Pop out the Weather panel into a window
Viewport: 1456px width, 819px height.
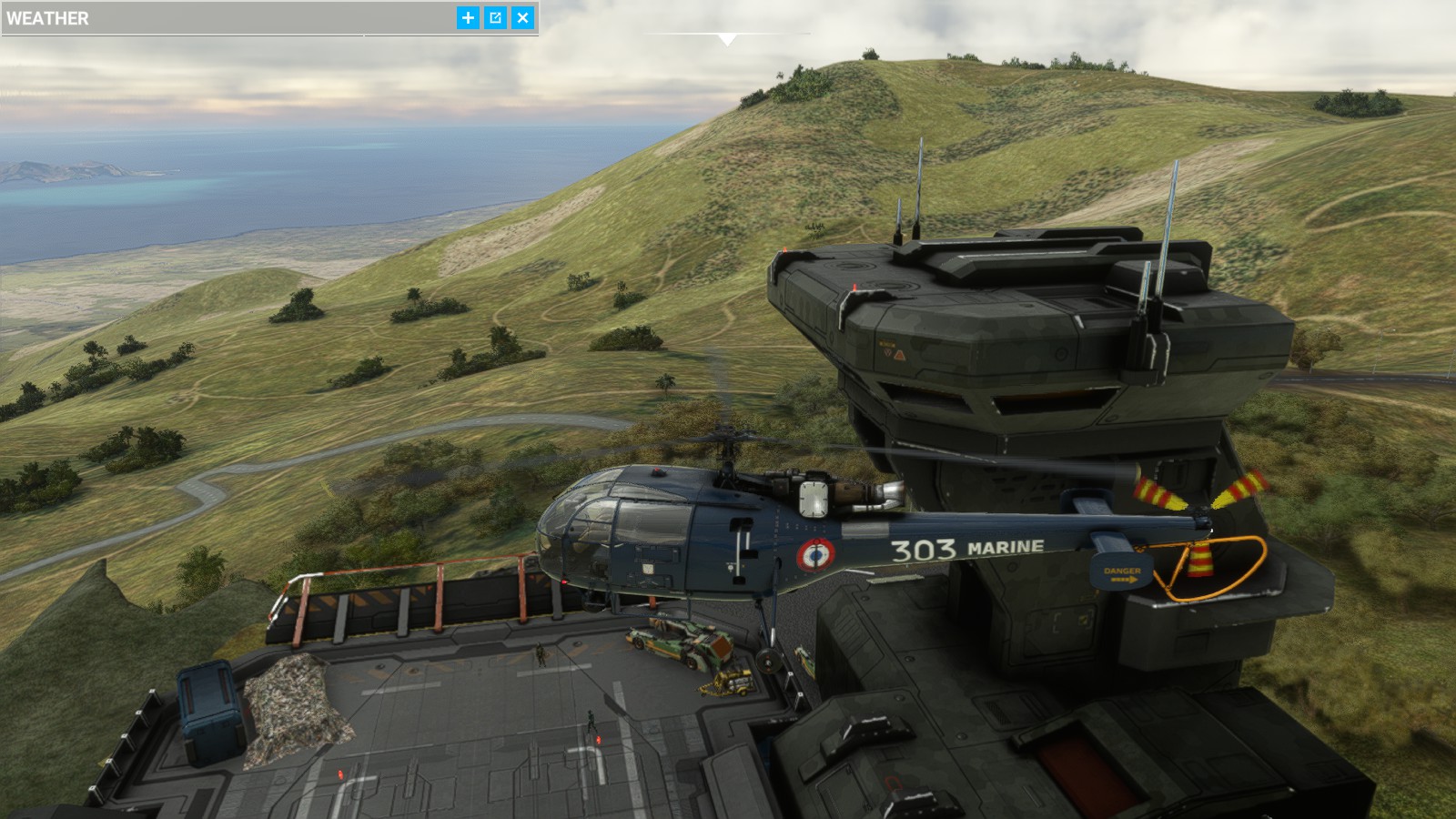tap(495, 17)
